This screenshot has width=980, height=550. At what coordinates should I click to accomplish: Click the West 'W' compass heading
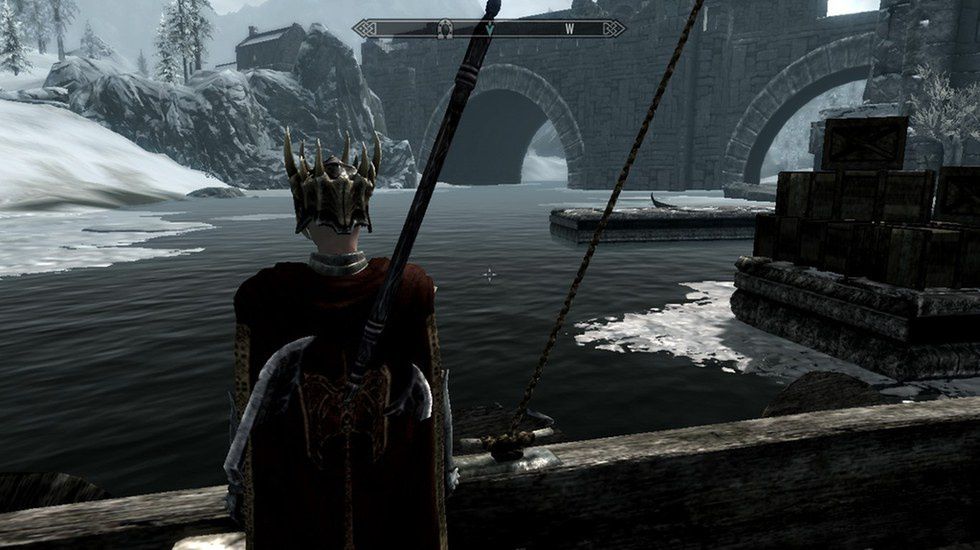click(569, 28)
